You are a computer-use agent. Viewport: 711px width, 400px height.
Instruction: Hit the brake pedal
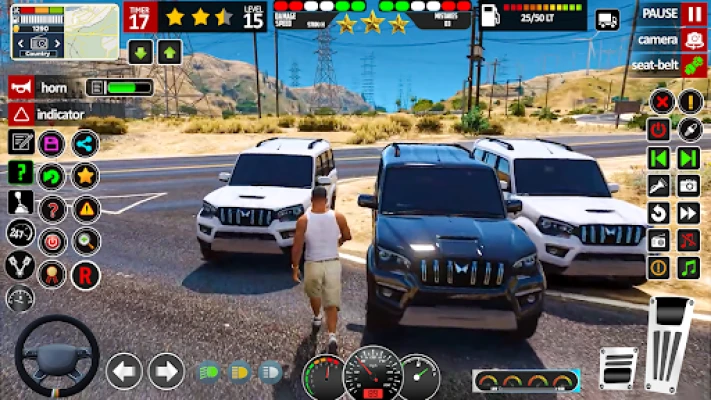point(618,368)
